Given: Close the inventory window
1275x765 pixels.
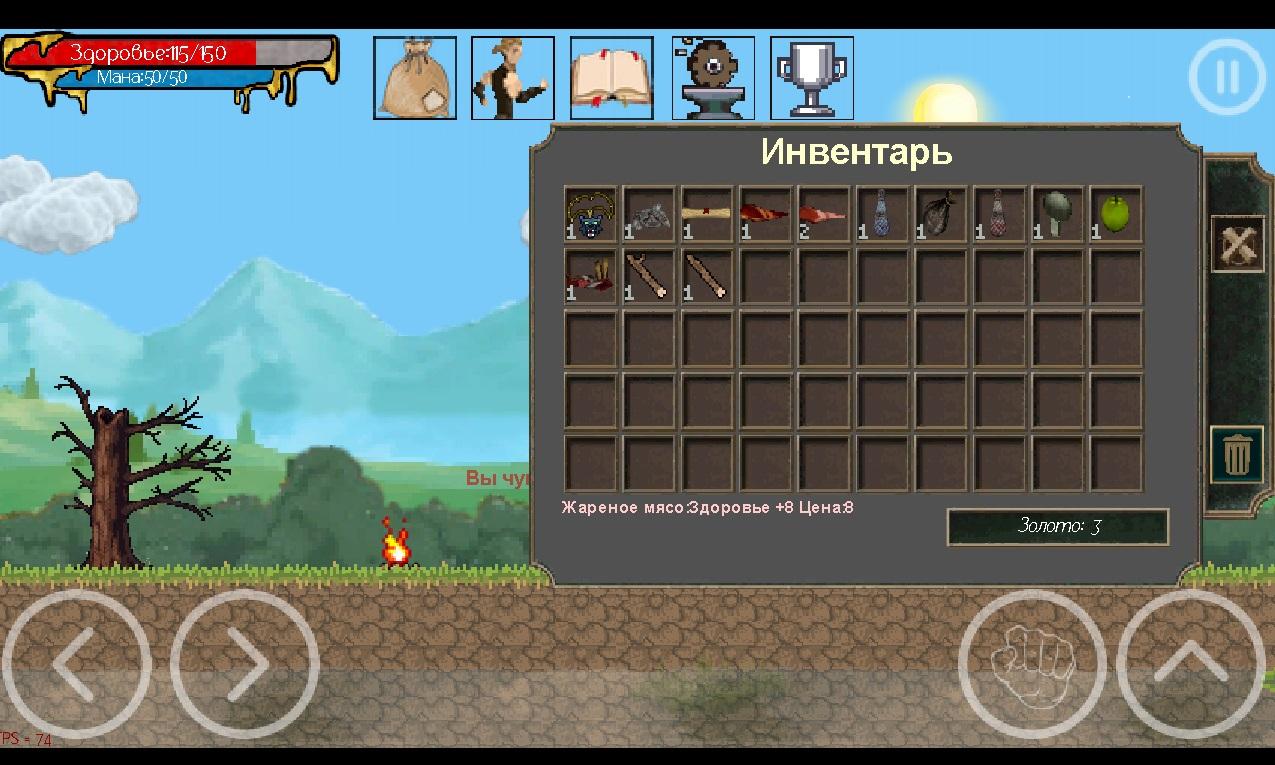Looking at the screenshot, I should 1237,243.
